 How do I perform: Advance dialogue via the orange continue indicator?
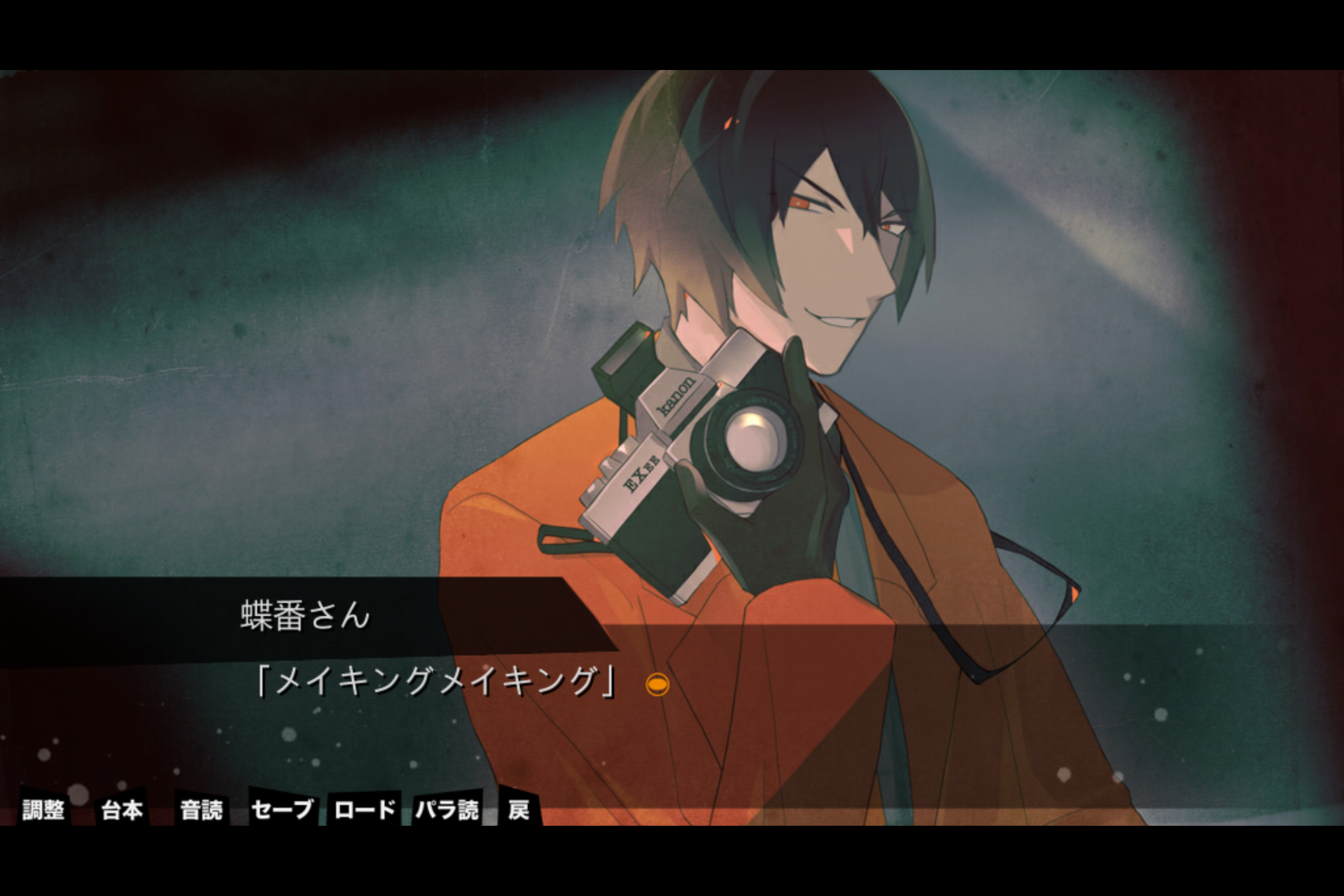pos(657,684)
